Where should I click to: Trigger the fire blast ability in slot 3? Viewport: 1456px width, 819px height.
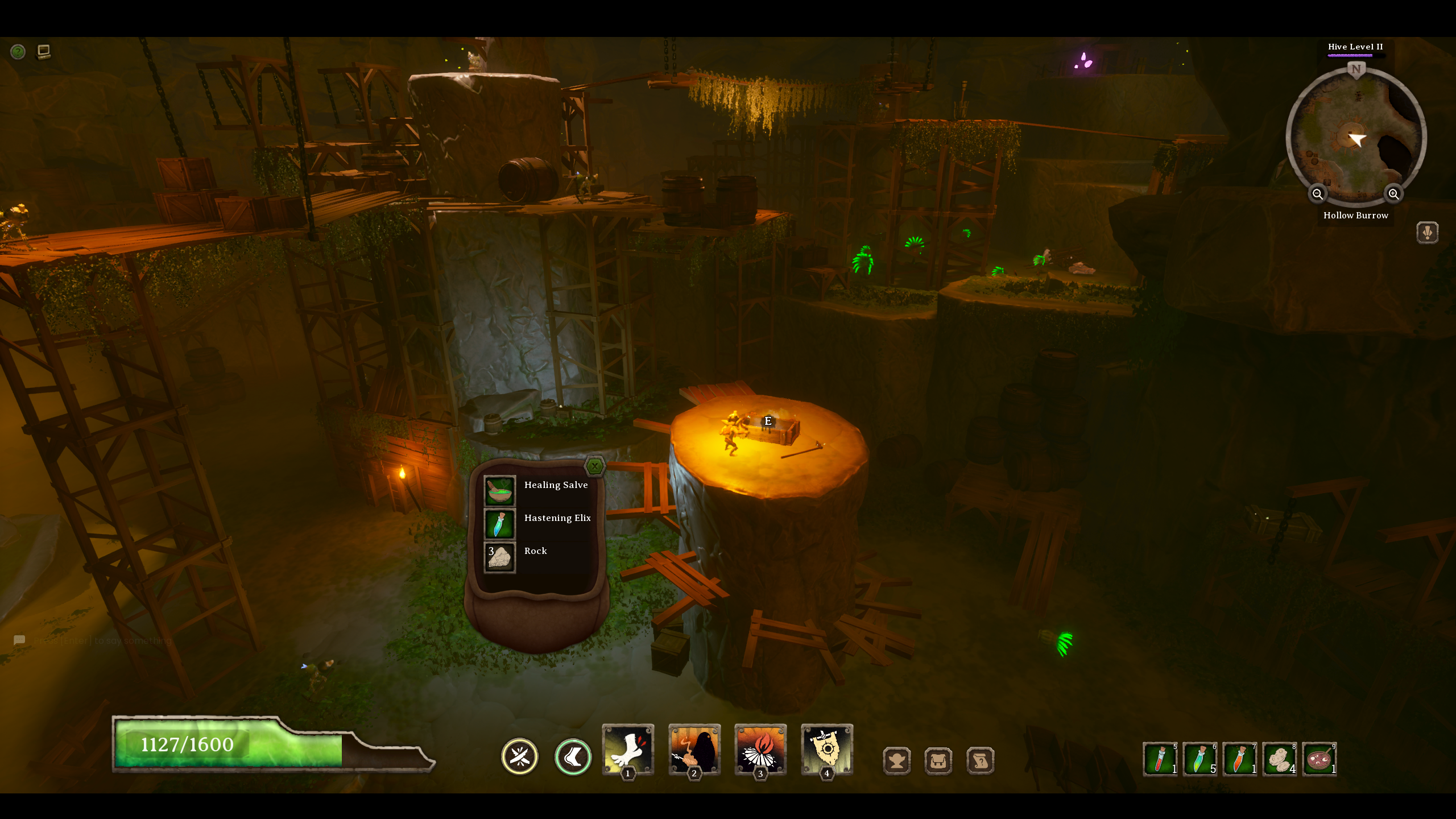click(760, 751)
